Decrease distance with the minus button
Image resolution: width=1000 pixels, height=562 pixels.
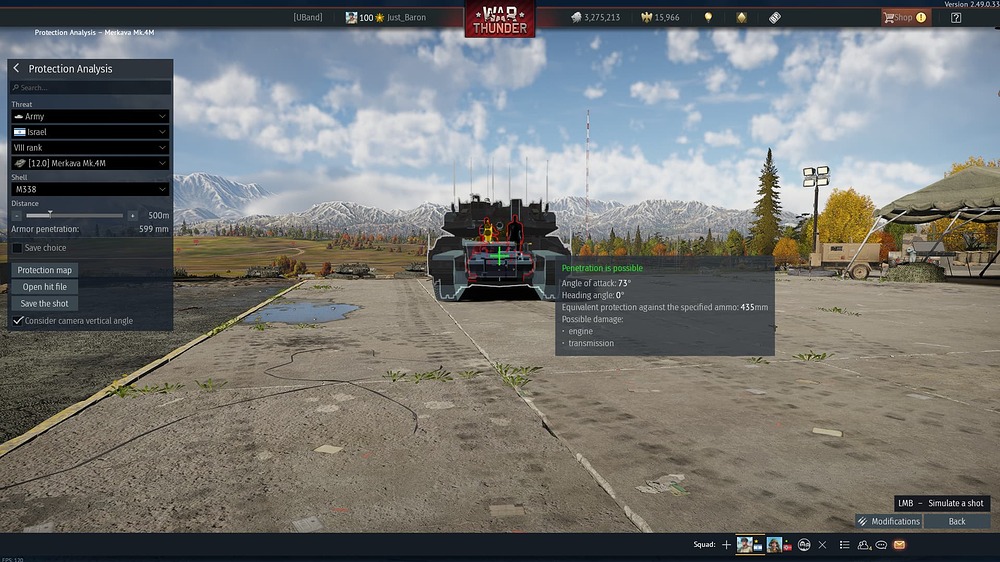[x=17, y=215]
